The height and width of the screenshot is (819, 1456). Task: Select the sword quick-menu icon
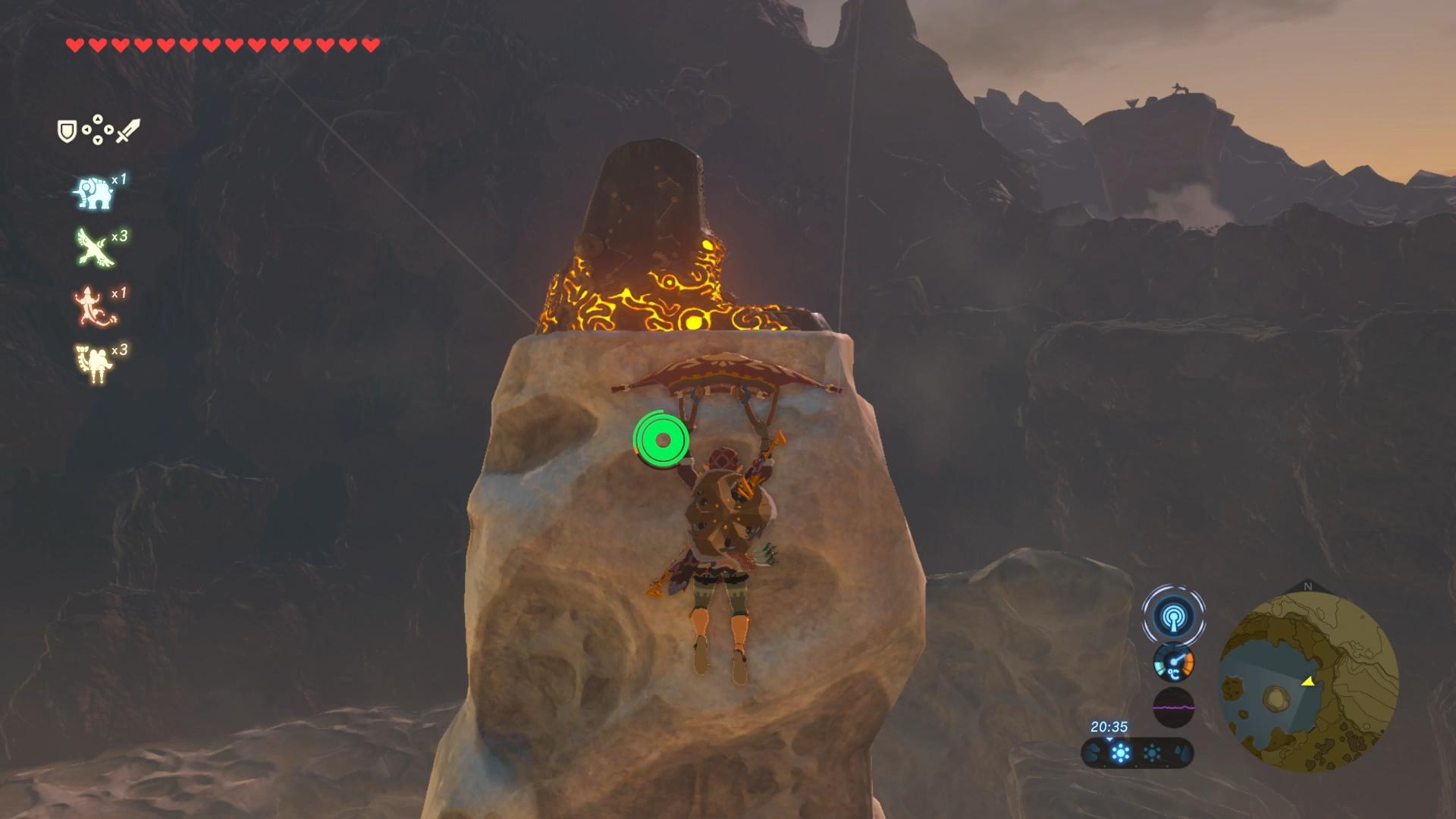[x=128, y=130]
